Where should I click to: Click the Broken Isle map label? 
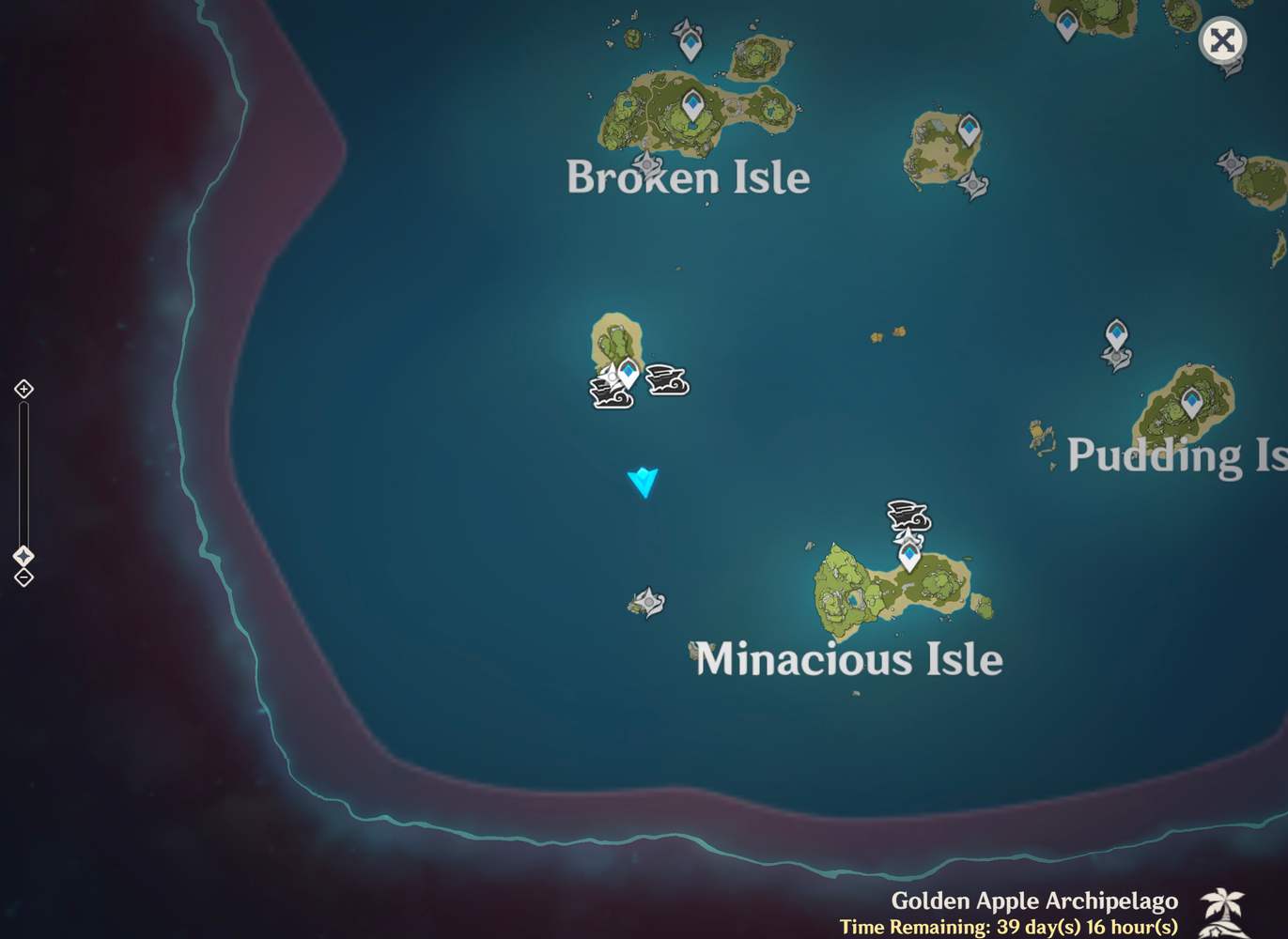point(687,177)
